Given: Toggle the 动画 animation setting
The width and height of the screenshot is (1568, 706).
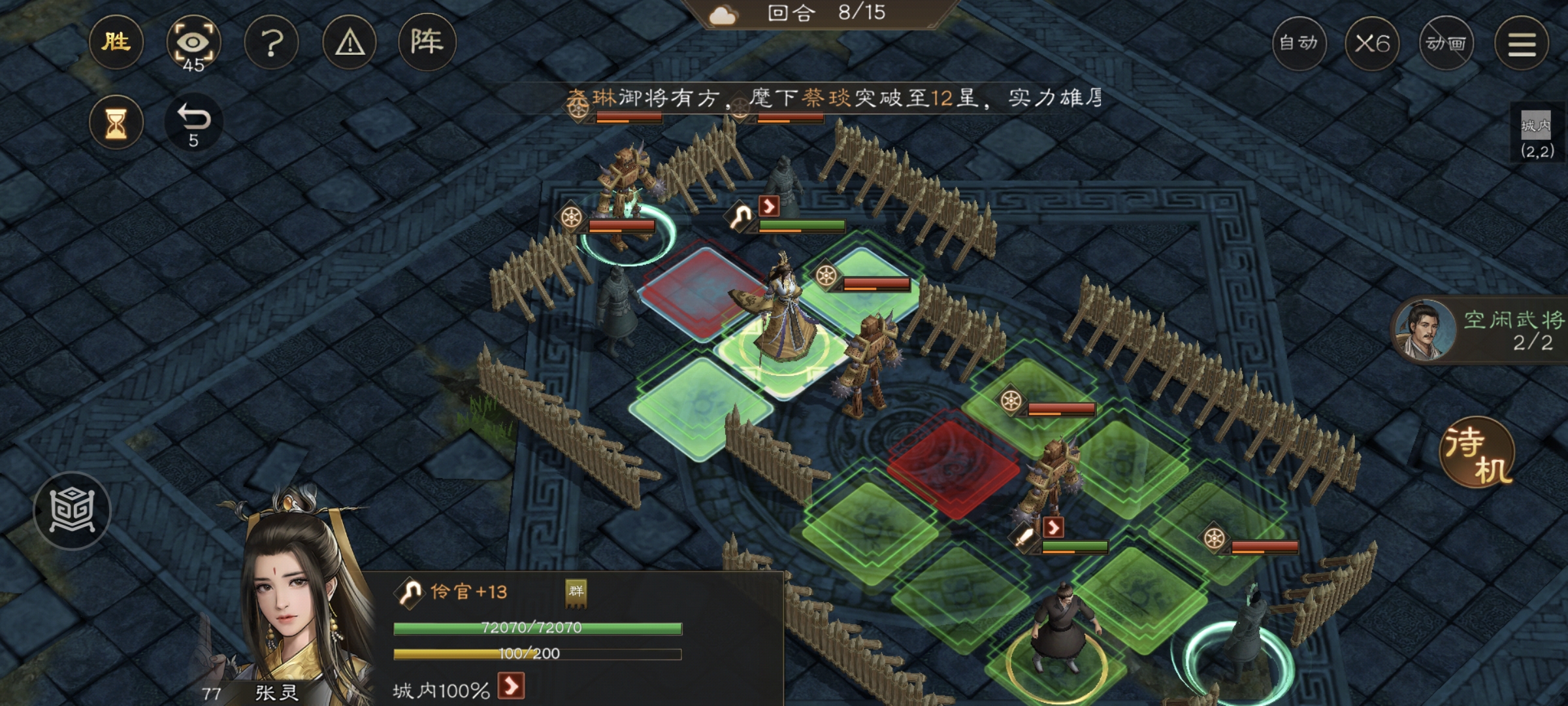Looking at the screenshot, I should (x=1446, y=43).
